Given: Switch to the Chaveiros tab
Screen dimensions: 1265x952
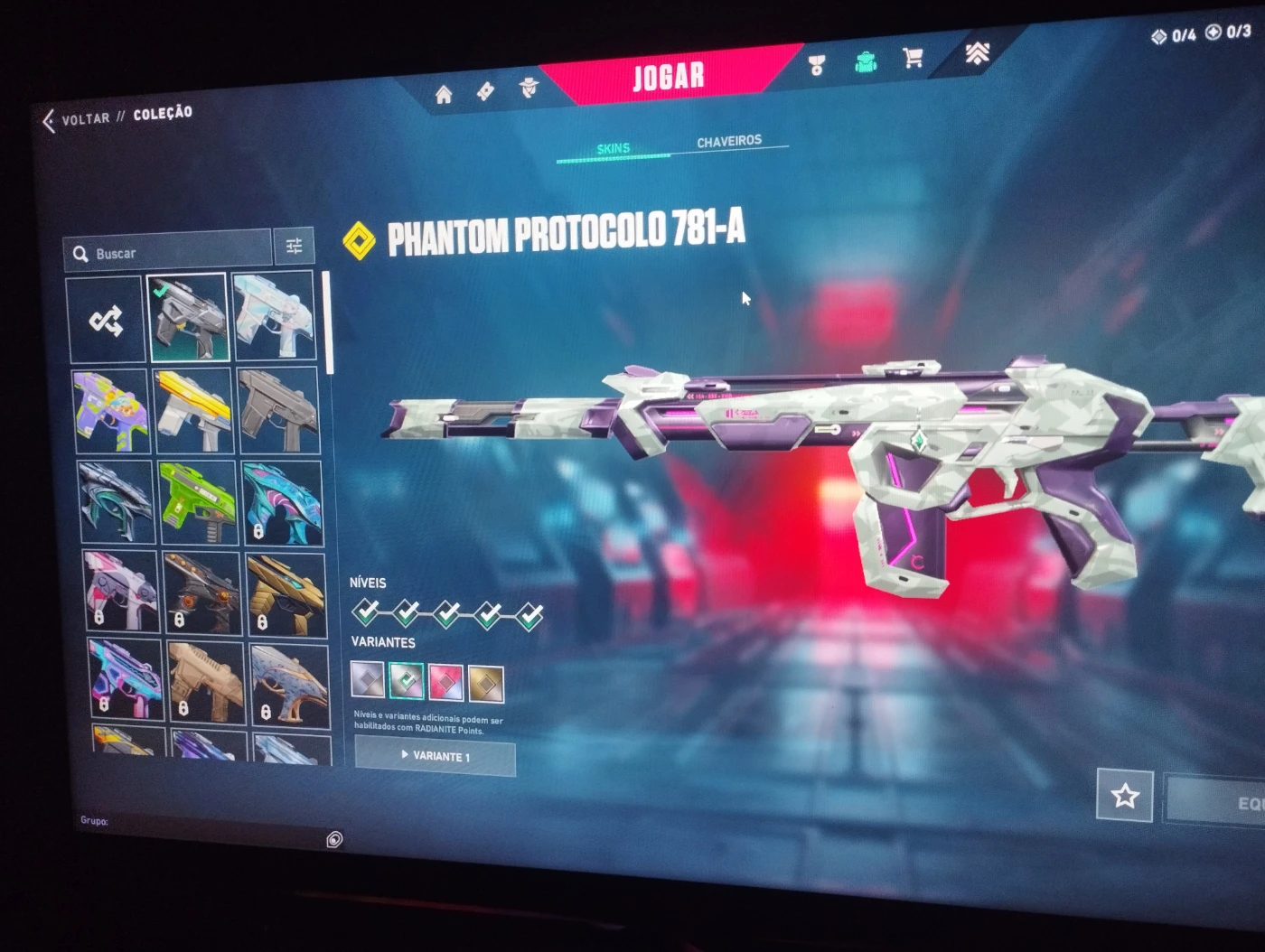Looking at the screenshot, I should pos(729,142).
